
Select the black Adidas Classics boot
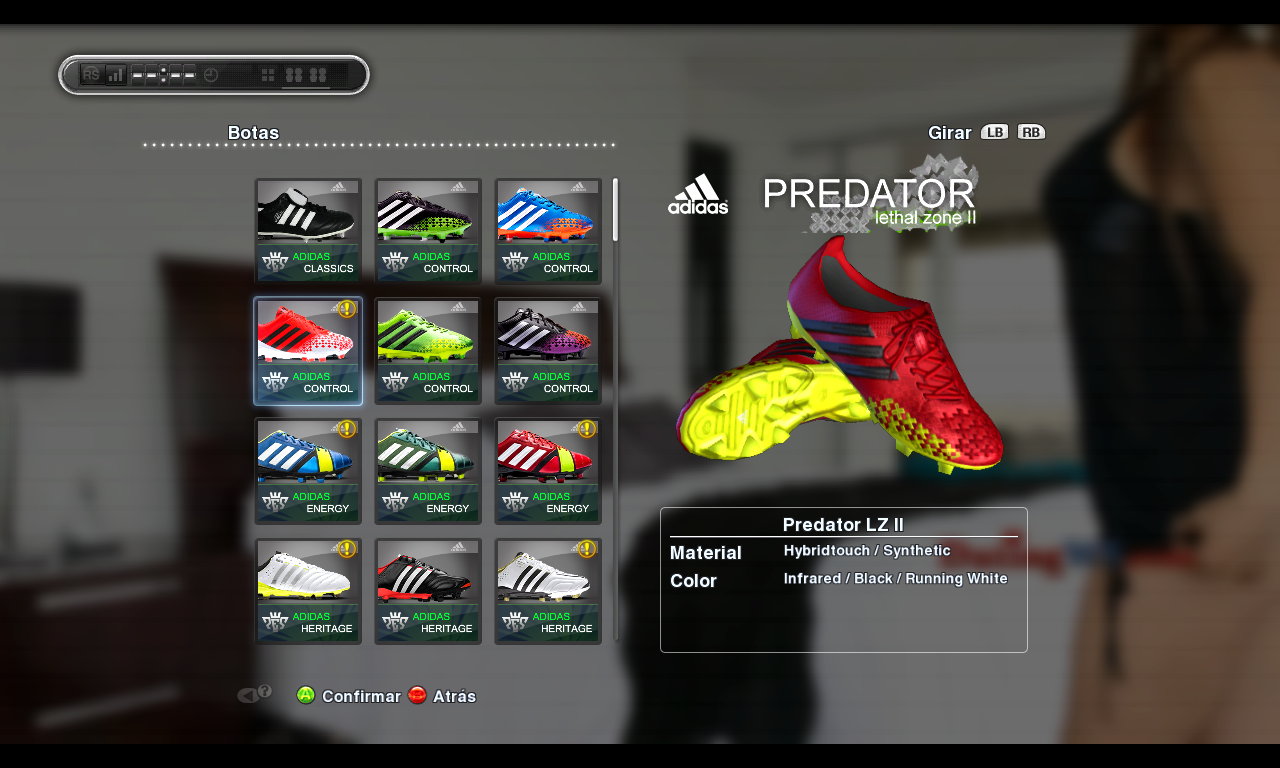[x=308, y=231]
